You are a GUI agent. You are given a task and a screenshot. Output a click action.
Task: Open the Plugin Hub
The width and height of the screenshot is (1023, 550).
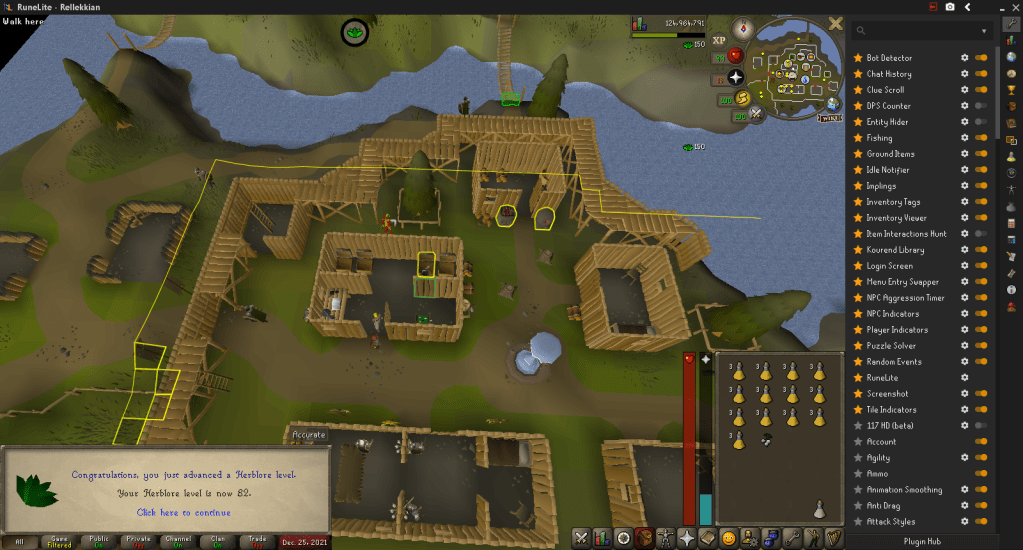[x=922, y=541]
